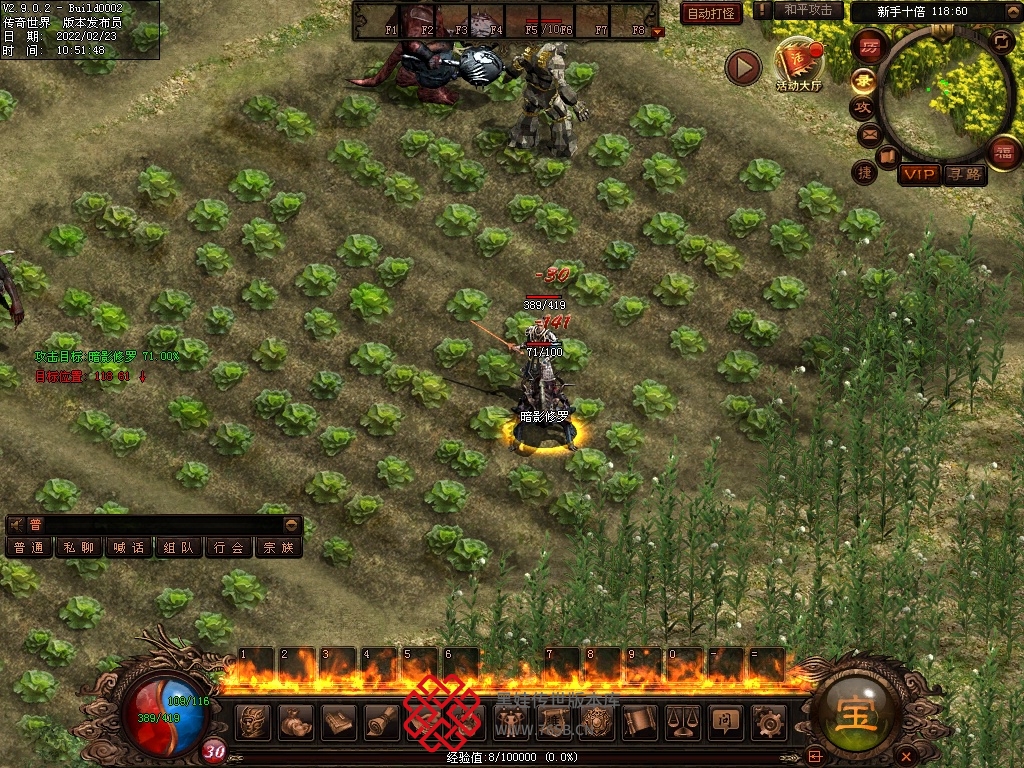Open the balance scales icon in the bottom menu

(x=683, y=720)
